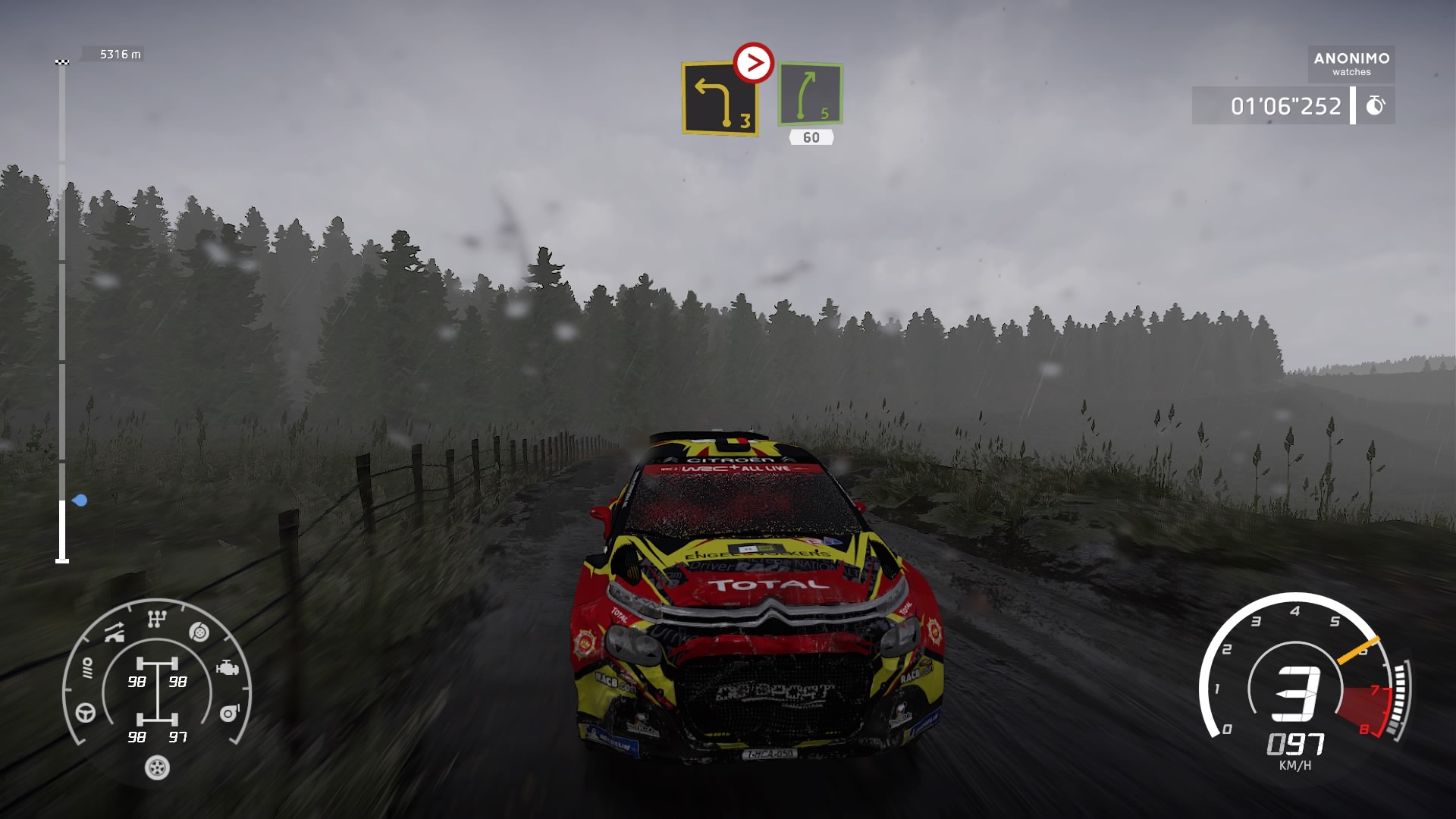Click the ANONIMO player name tag

click(1351, 64)
